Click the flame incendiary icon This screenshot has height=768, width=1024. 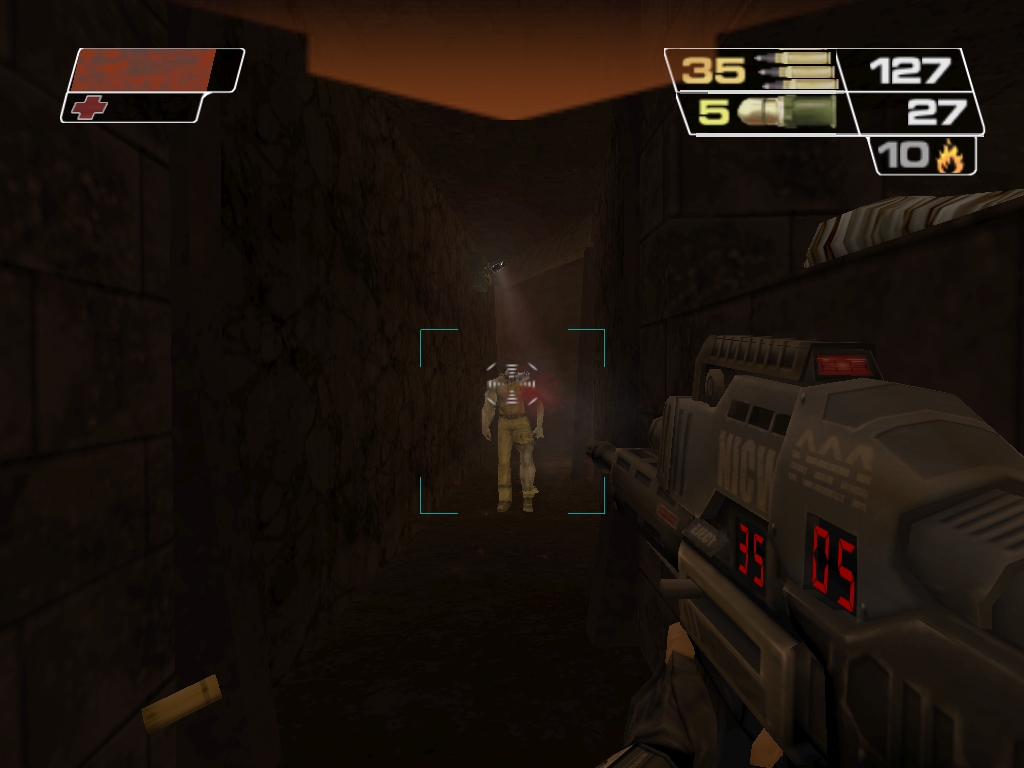949,156
